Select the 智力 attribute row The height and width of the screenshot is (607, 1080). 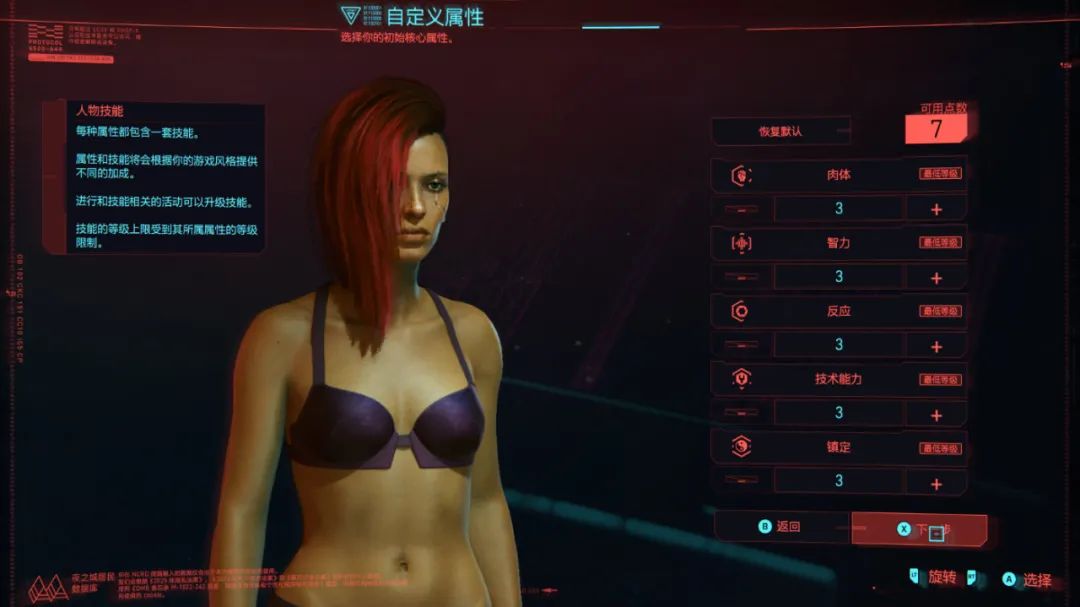(838, 243)
